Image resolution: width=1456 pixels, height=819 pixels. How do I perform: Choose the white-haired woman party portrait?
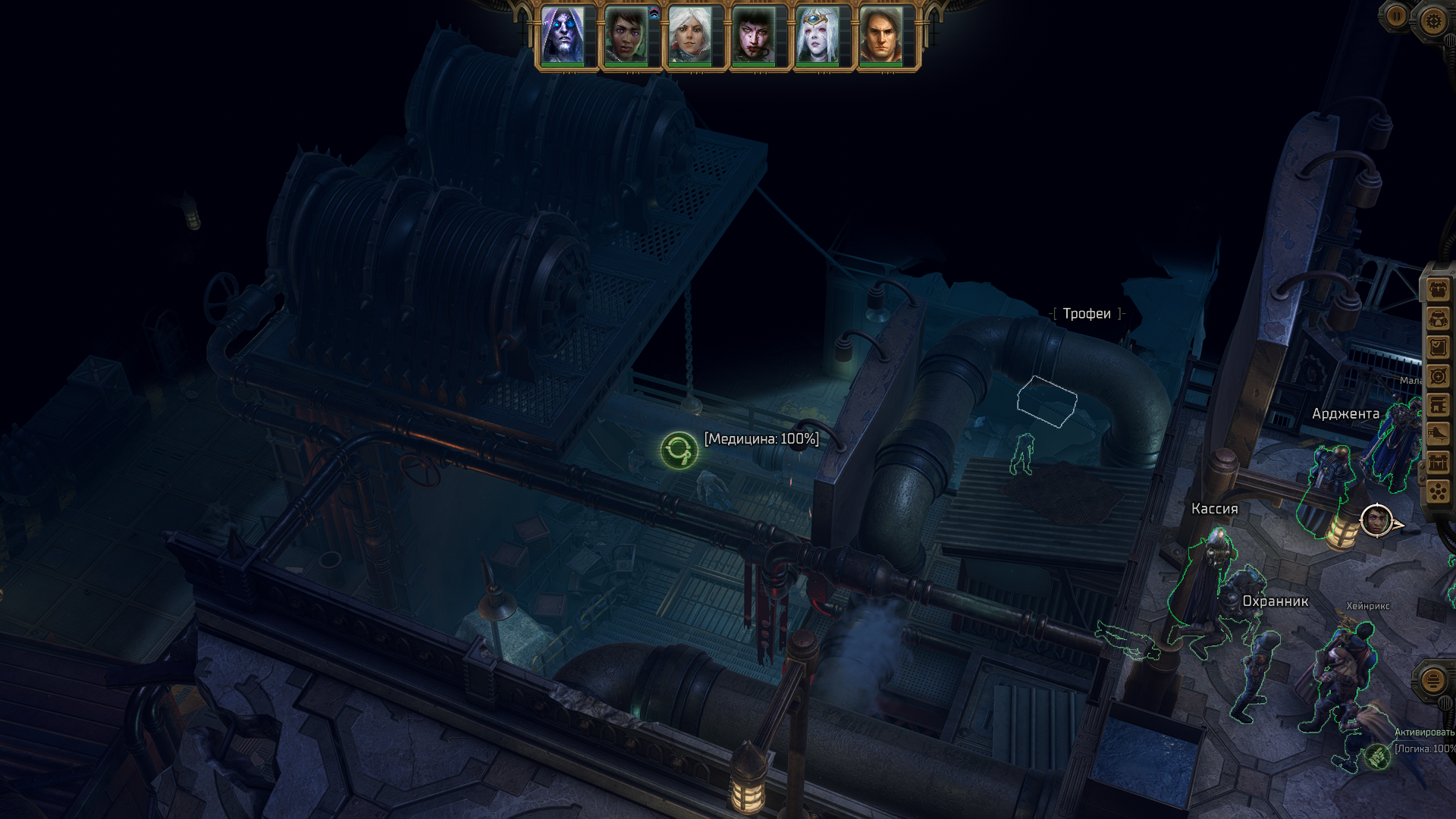(x=690, y=36)
